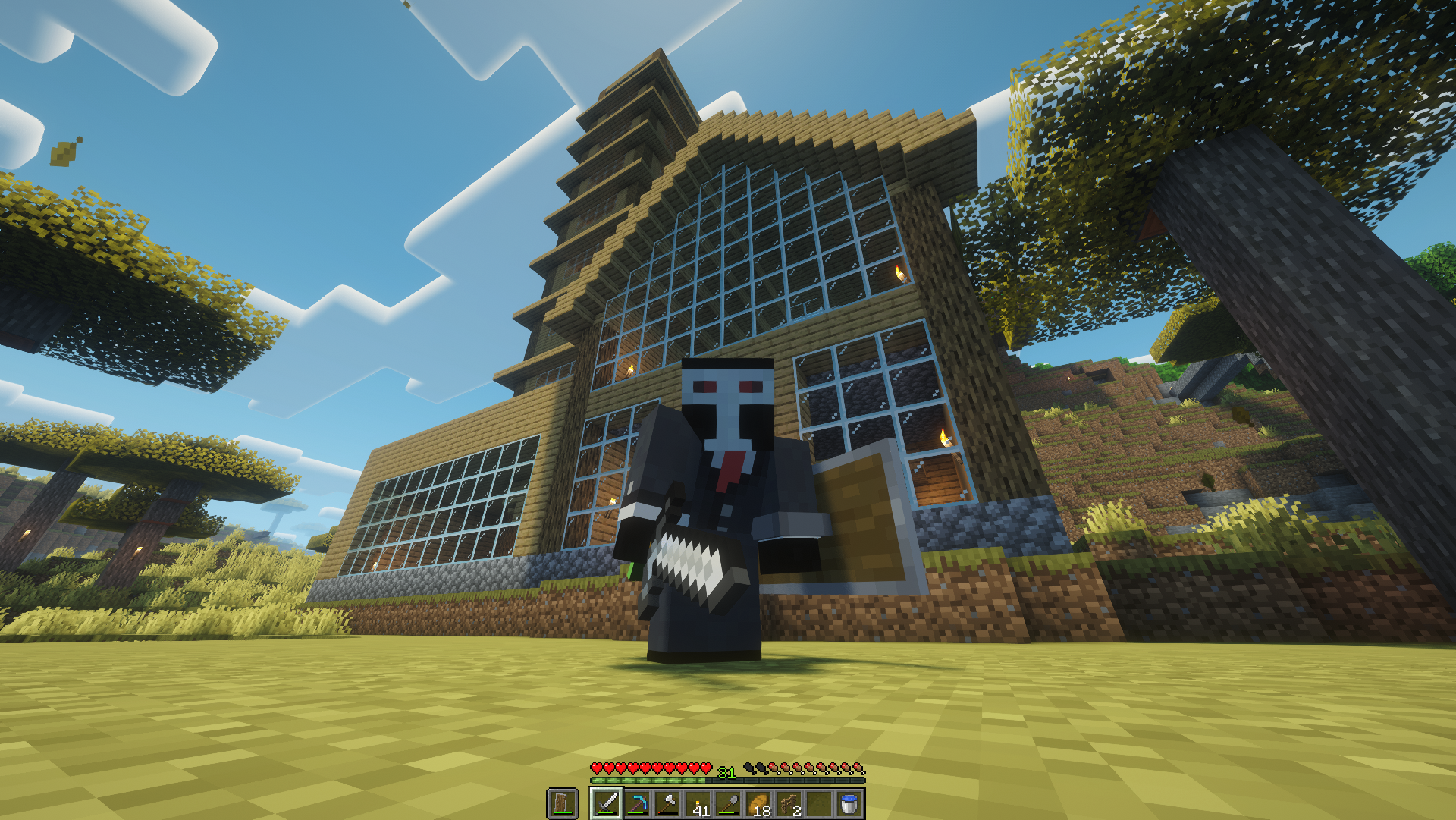Select the iron sword hotbar slot
1456x820 pixels.
(607, 803)
